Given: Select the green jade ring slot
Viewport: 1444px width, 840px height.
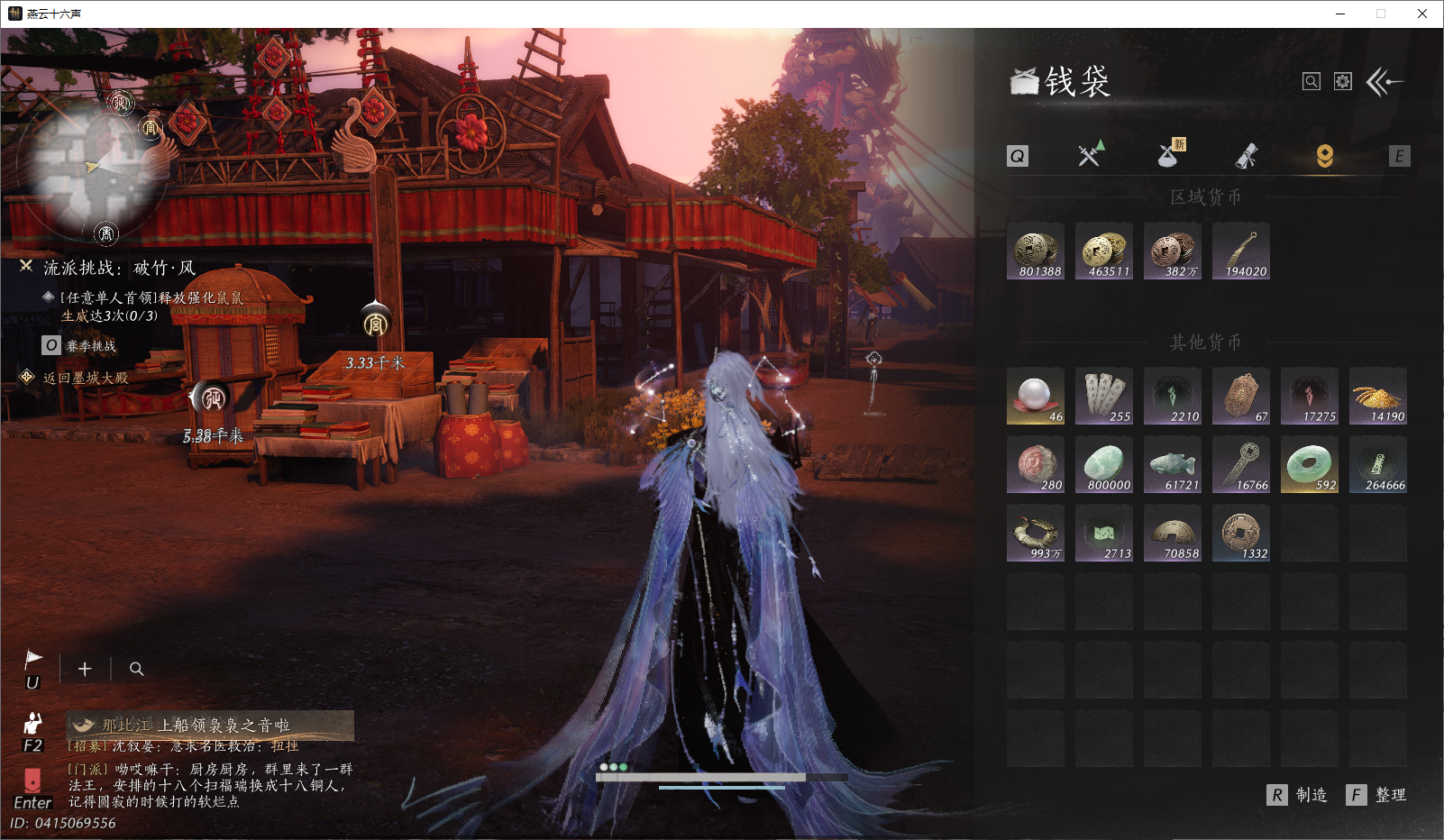Looking at the screenshot, I should [x=1310, y=465].
